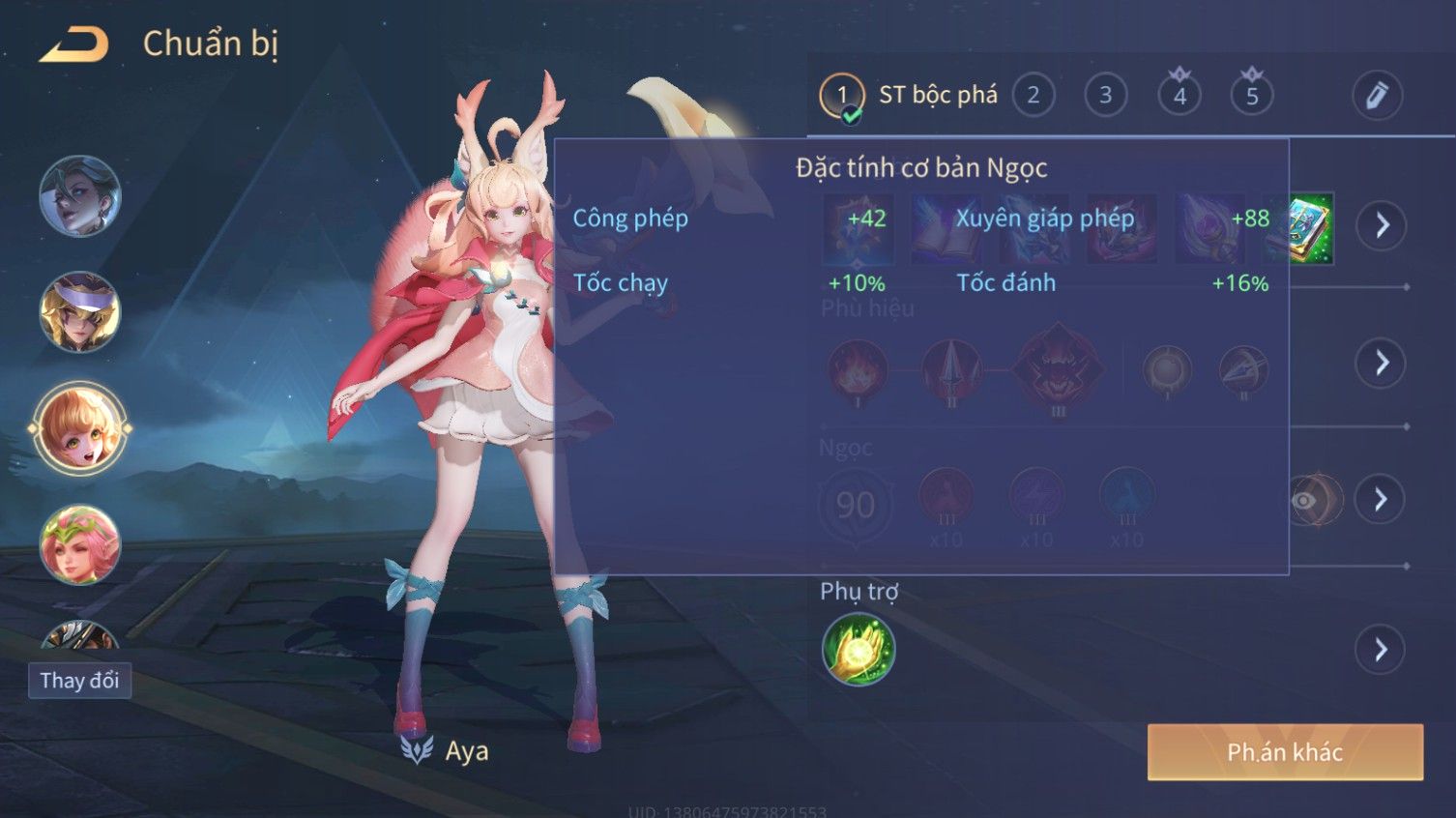Open the Ngọc settings arrow
The width and height of the screenshot is (1456, 818).
(x=1381, y=499)
